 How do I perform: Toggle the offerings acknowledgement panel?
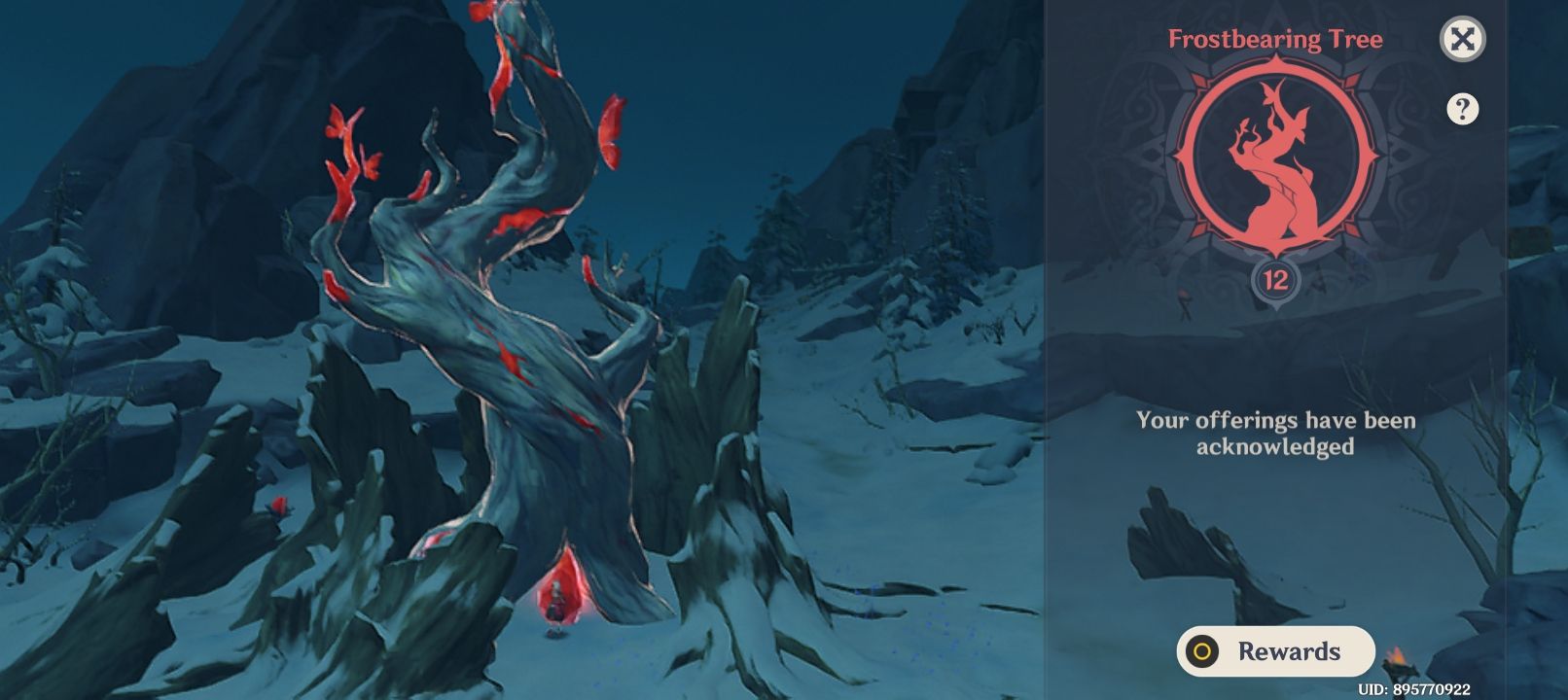(1274, 434)
